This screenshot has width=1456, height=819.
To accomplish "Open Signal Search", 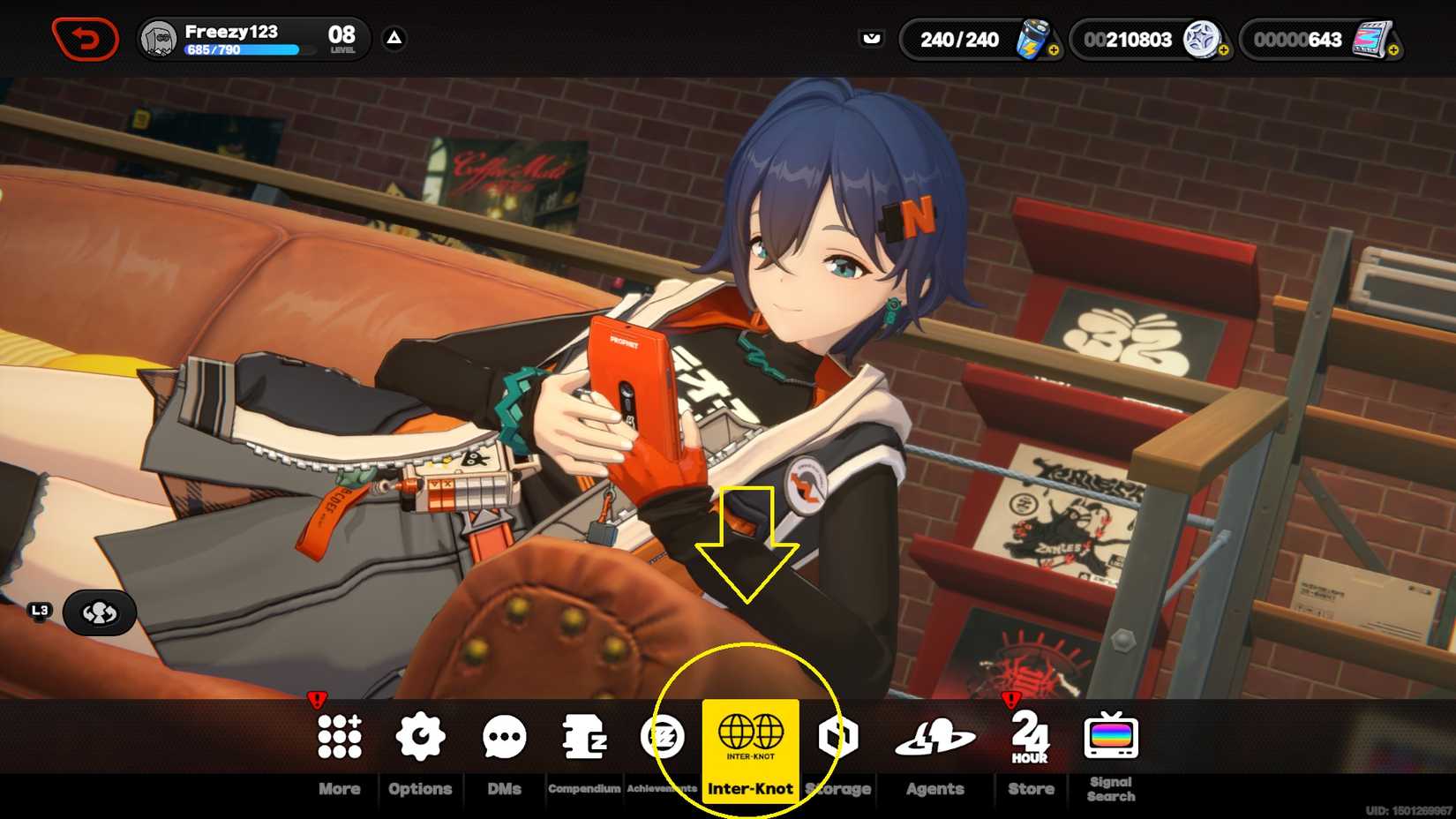I will 1111,737.
